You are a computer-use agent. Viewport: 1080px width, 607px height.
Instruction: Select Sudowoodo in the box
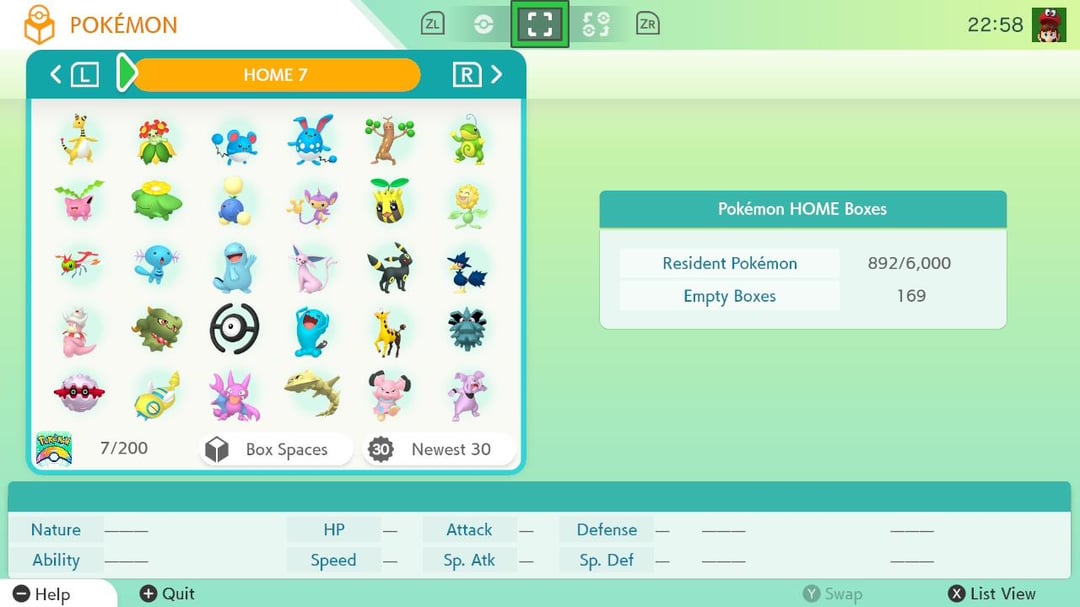click(x=389, y=140)
